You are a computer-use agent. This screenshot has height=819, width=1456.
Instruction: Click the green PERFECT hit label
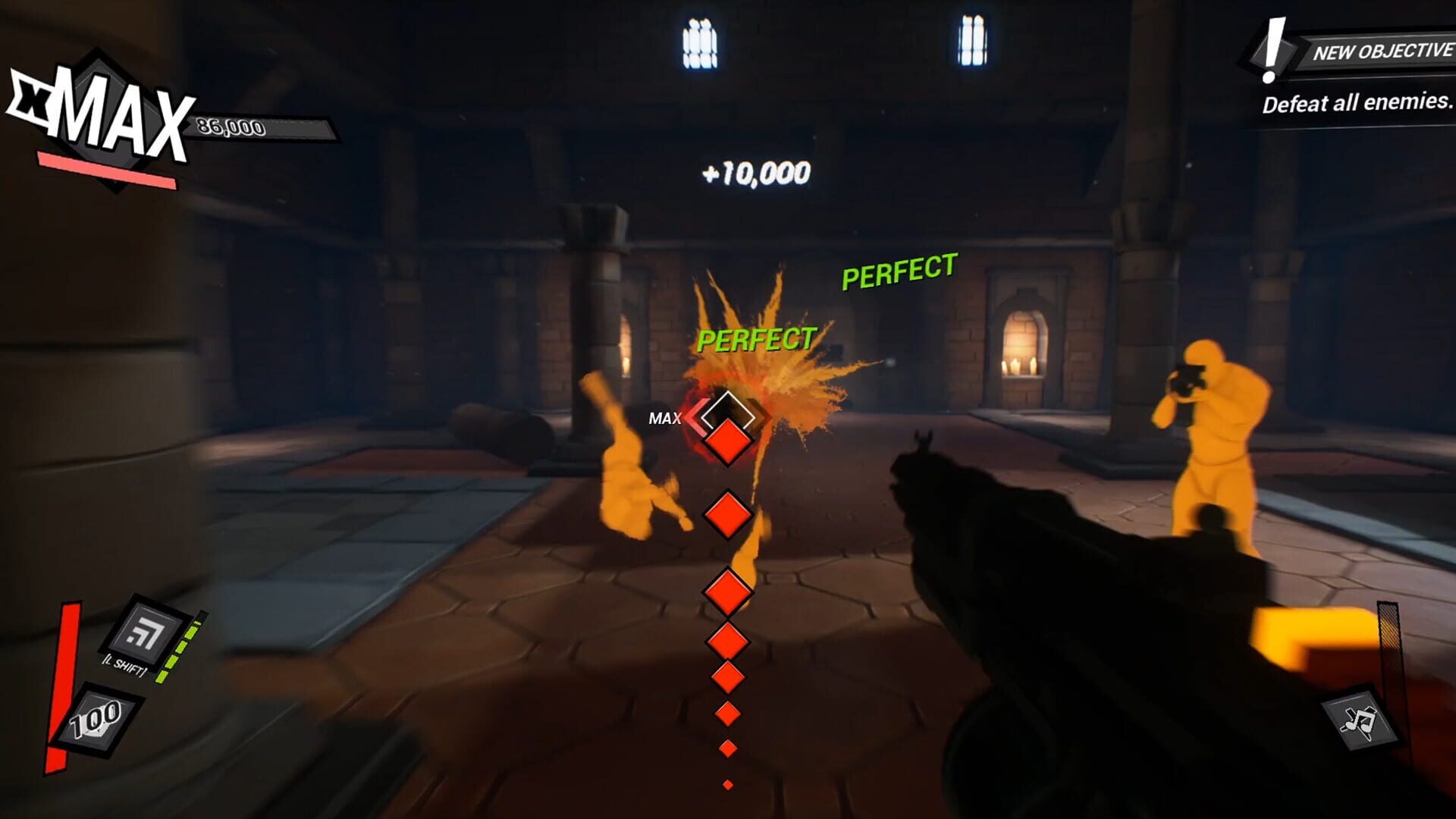(x=757, y=340)
